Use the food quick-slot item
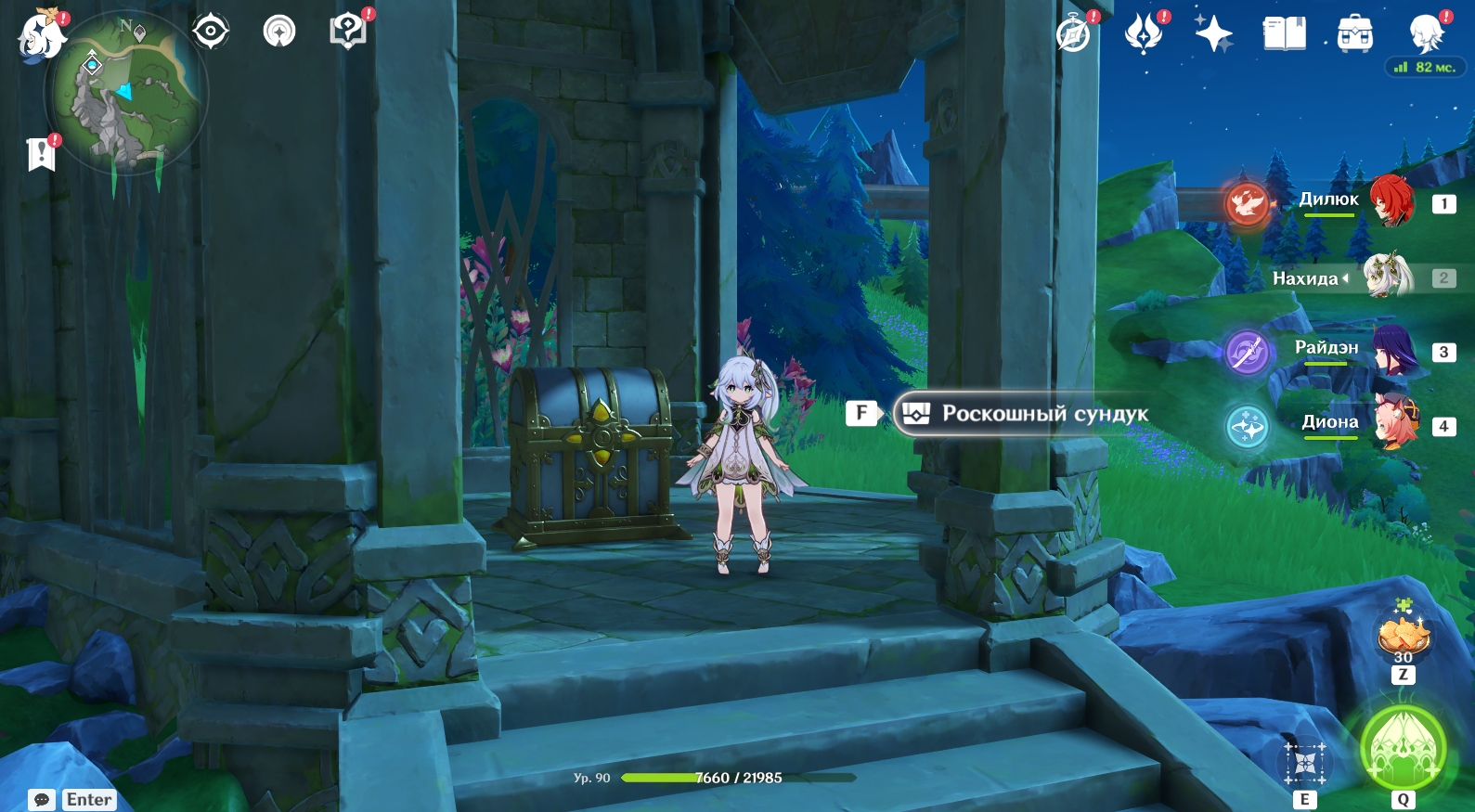 click(1403, 638)
